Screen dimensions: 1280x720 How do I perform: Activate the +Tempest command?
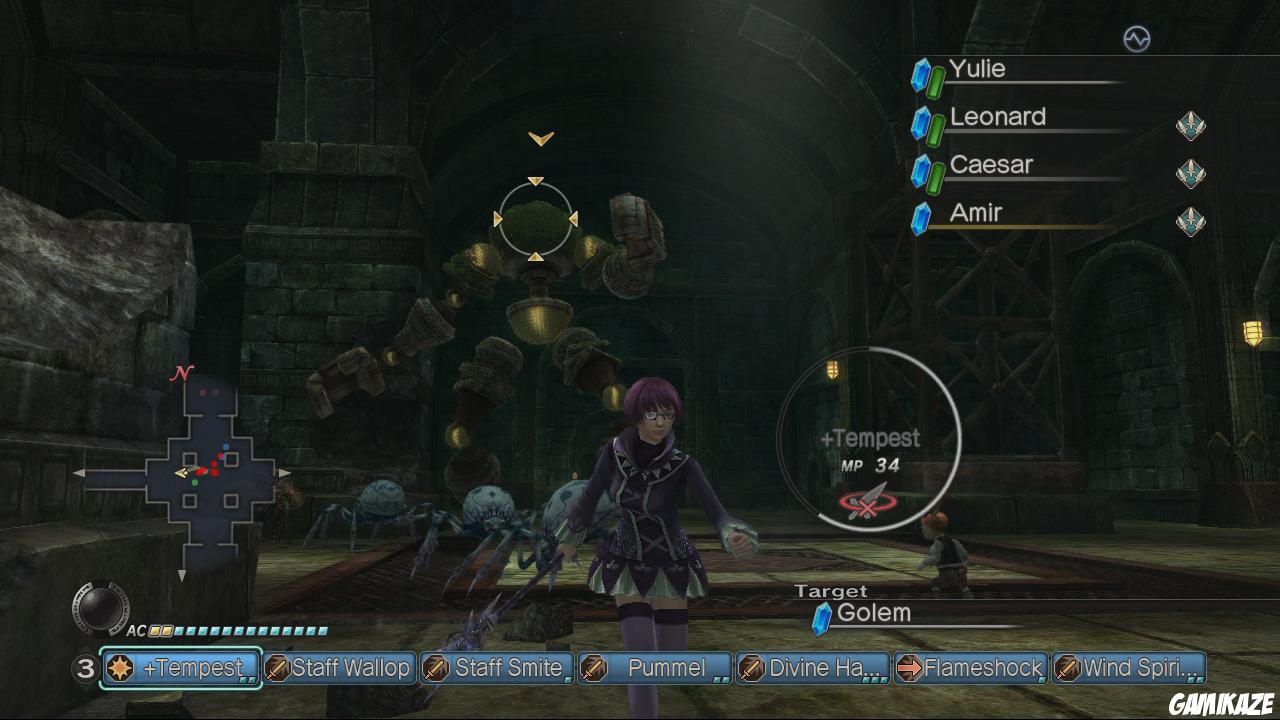coord(181,668)
